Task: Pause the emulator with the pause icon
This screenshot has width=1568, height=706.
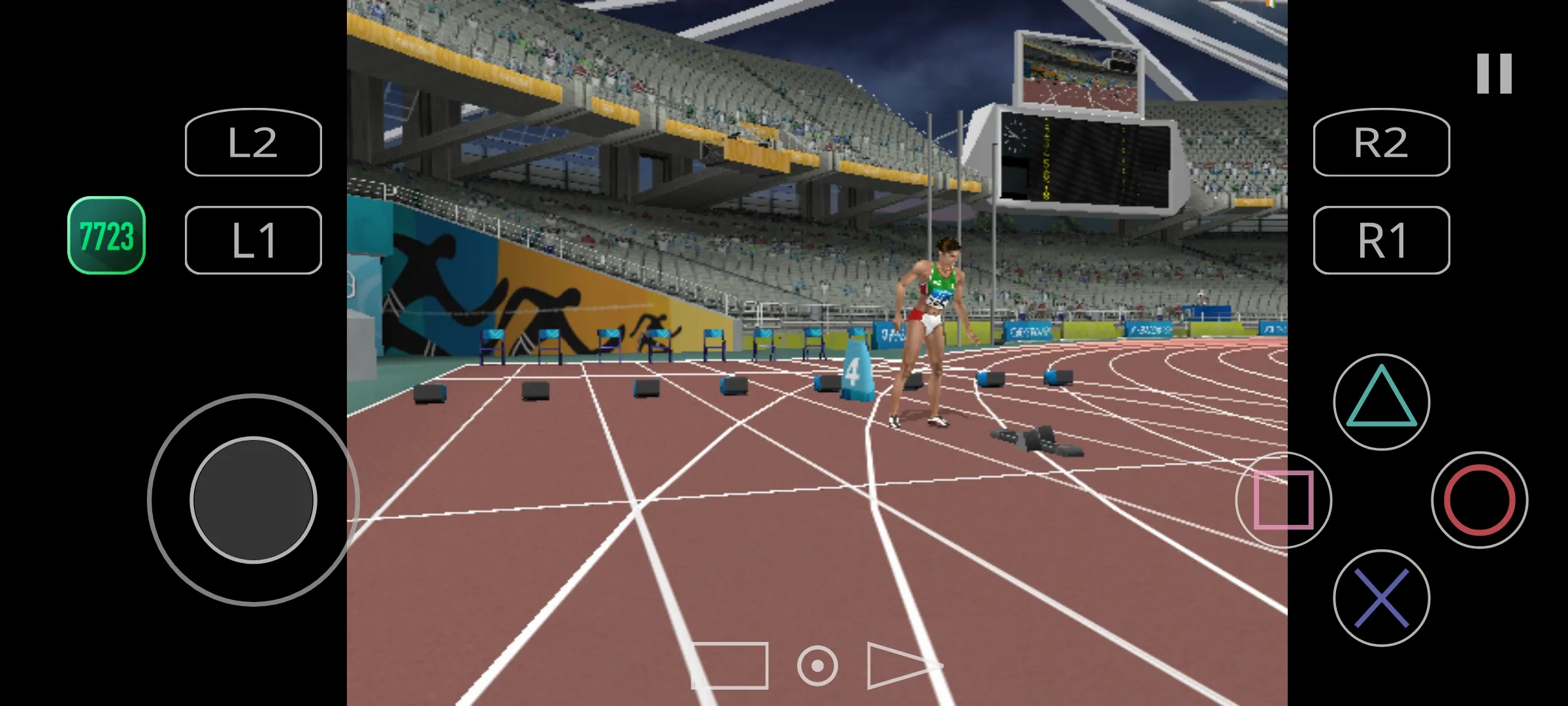Action: [1494, 74]
